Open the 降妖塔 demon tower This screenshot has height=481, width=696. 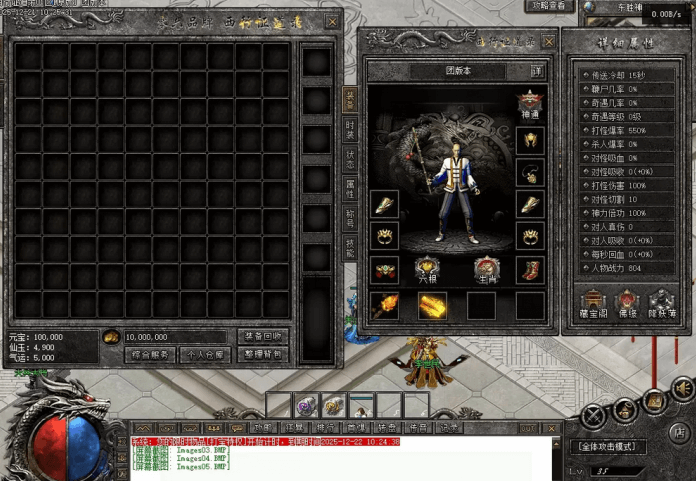tap(660, 302)
